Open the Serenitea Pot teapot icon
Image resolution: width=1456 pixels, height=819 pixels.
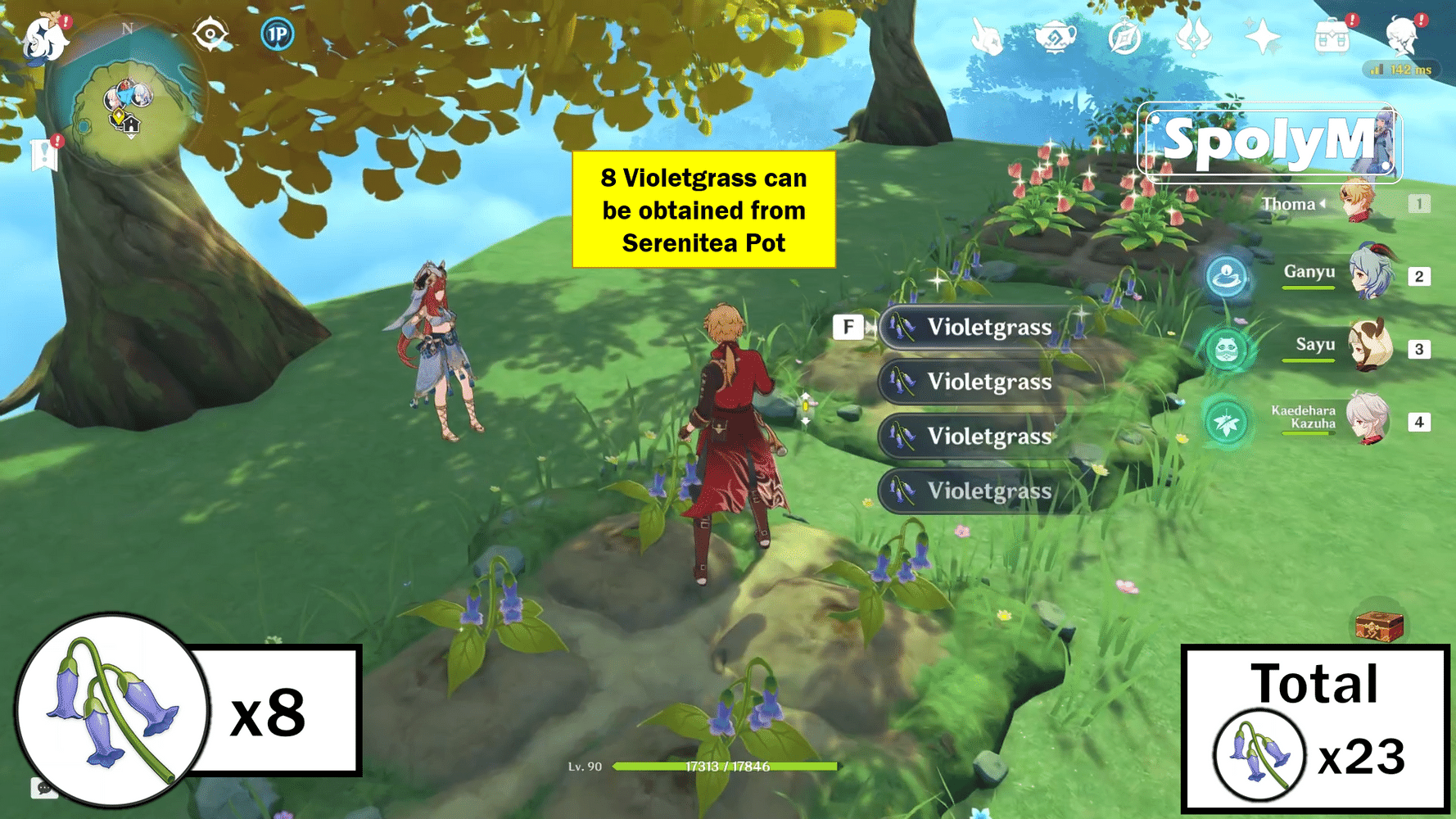(x=1055, y=36)
